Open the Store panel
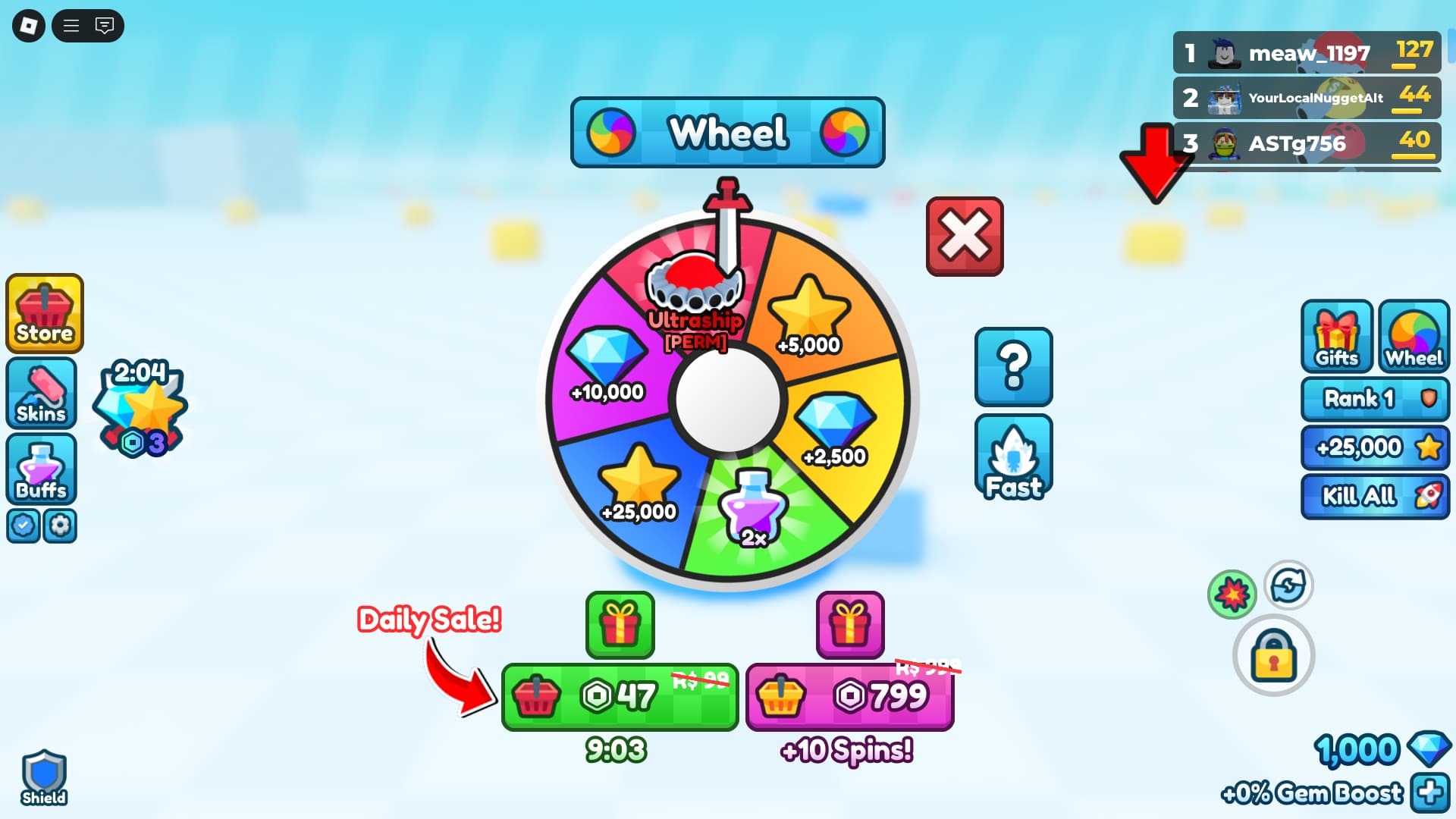The image size is (1456, 819). (43, 314)
